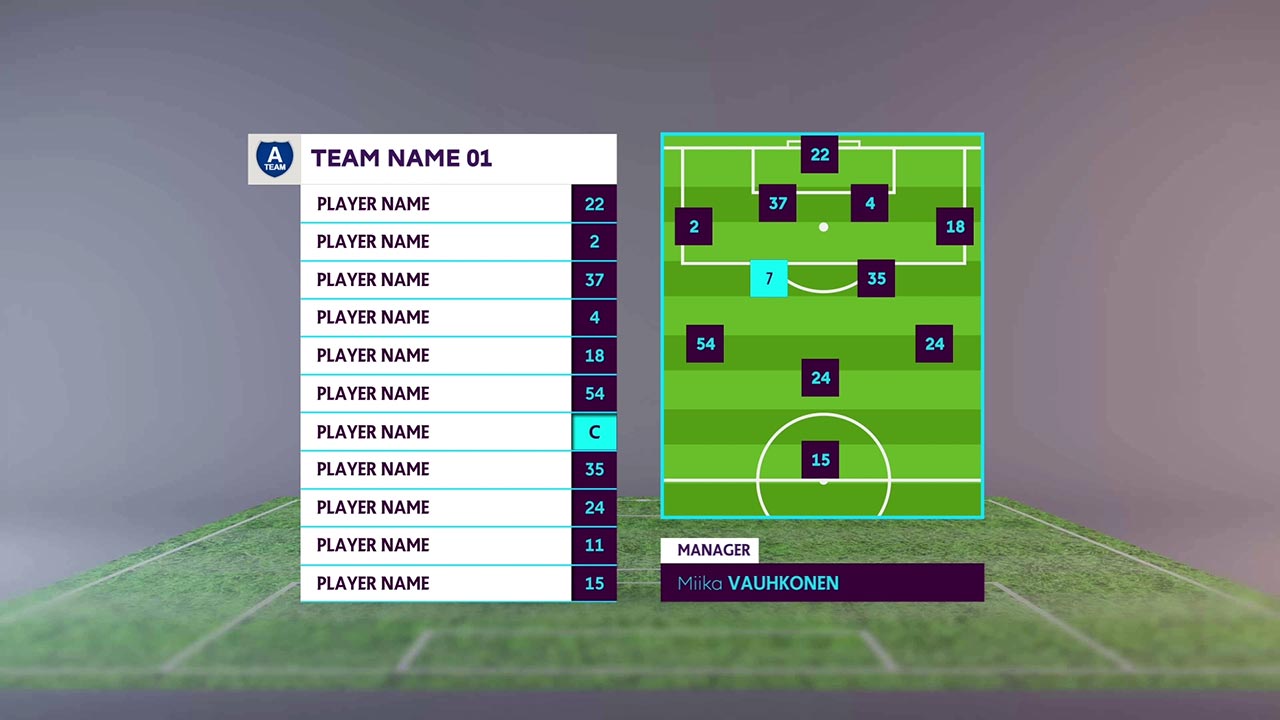This screenshot has width=1280, height=720.
Task: Select the number 2 pitch marker
Action: [694, 226]
